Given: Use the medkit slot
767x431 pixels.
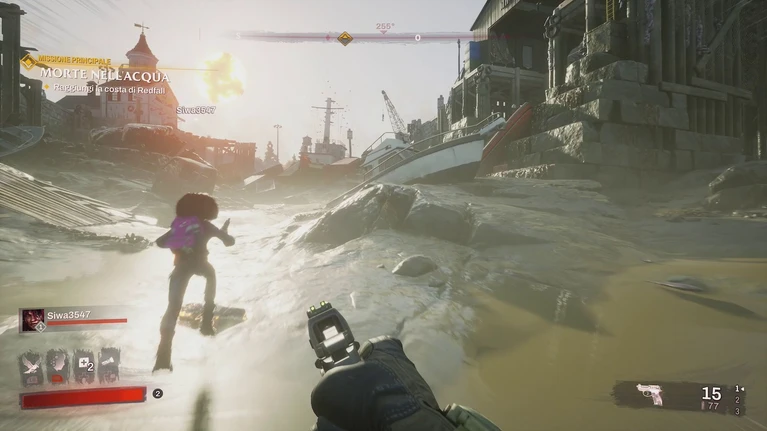Looking at the screenshot, I should [84, 365].
